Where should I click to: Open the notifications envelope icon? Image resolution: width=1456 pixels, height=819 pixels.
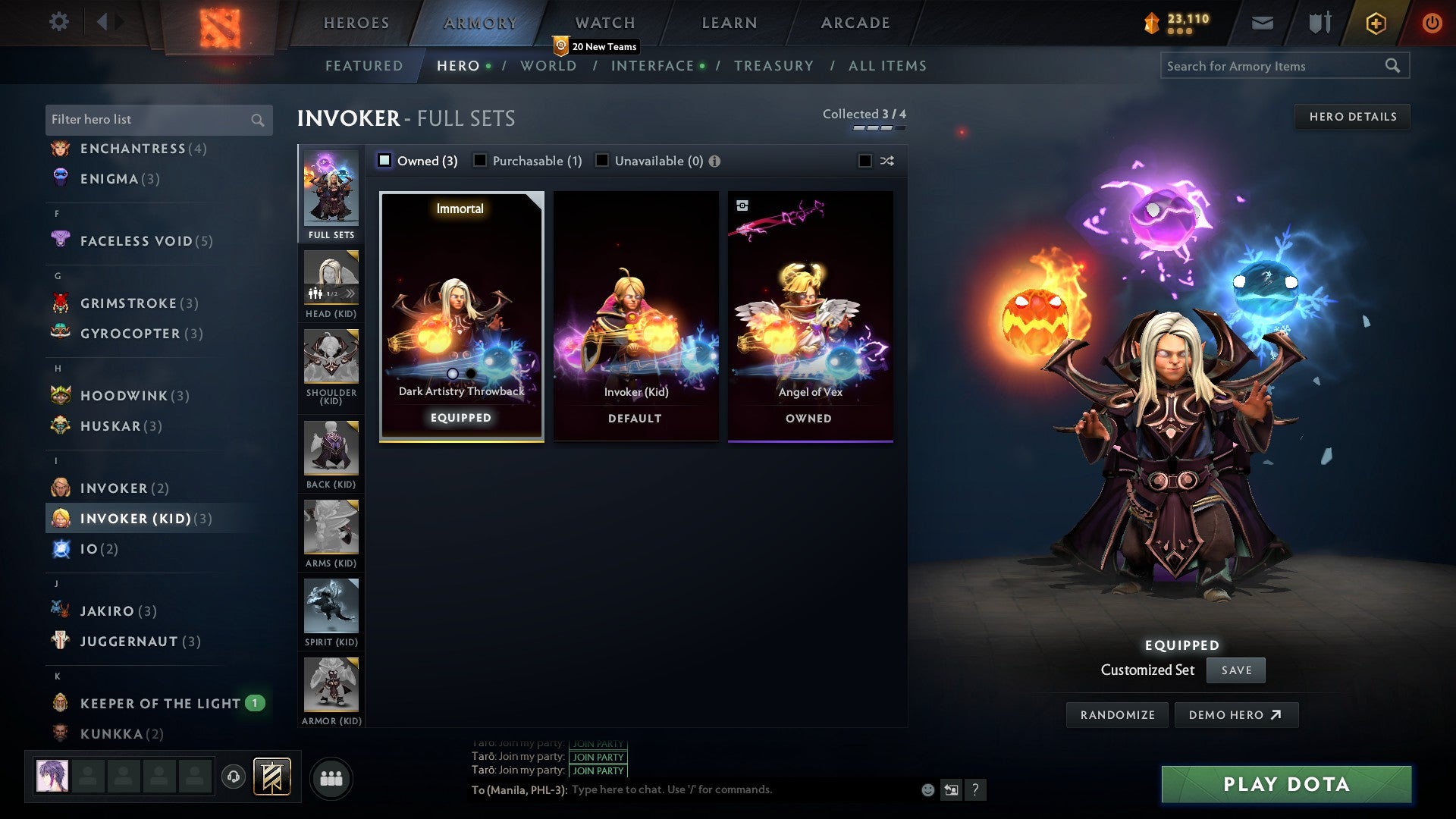1263,22
